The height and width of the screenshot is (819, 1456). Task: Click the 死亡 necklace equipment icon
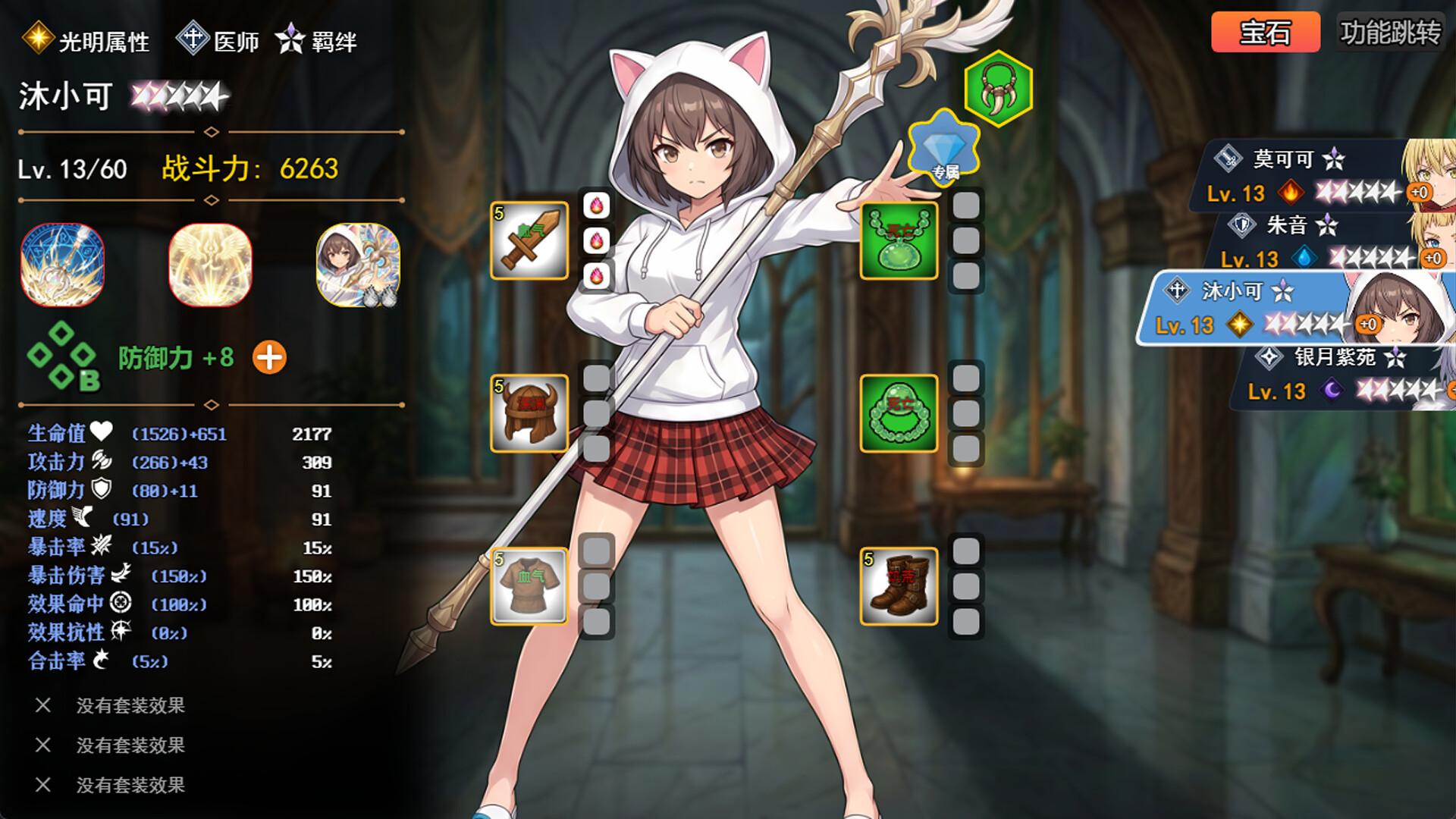pos(899,241)
